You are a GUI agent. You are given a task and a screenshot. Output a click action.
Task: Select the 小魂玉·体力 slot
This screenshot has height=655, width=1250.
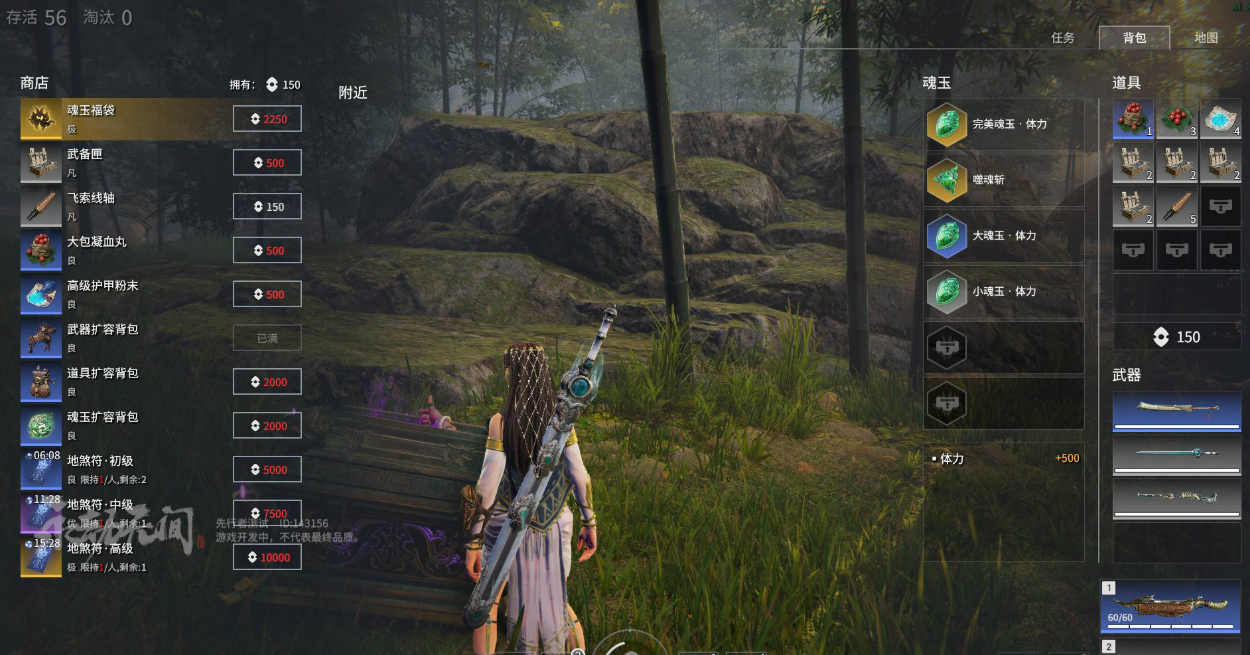point(1004,292)
